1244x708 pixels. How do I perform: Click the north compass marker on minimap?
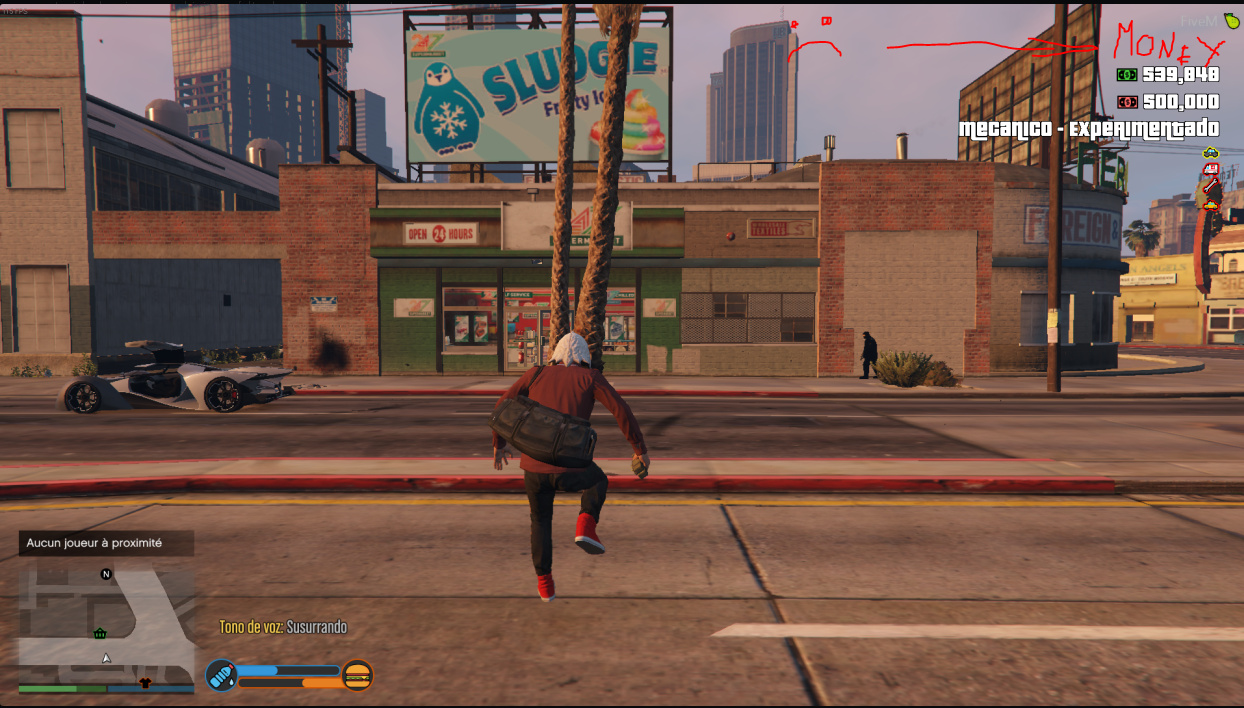tap(106, 574)
